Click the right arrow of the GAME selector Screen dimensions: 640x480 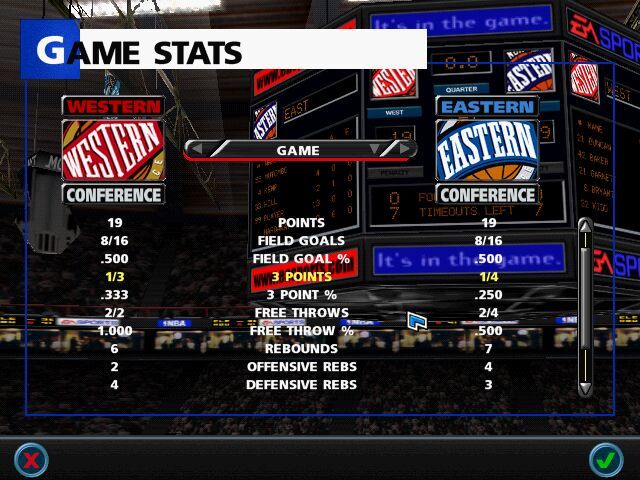click(x=403, y=150)
